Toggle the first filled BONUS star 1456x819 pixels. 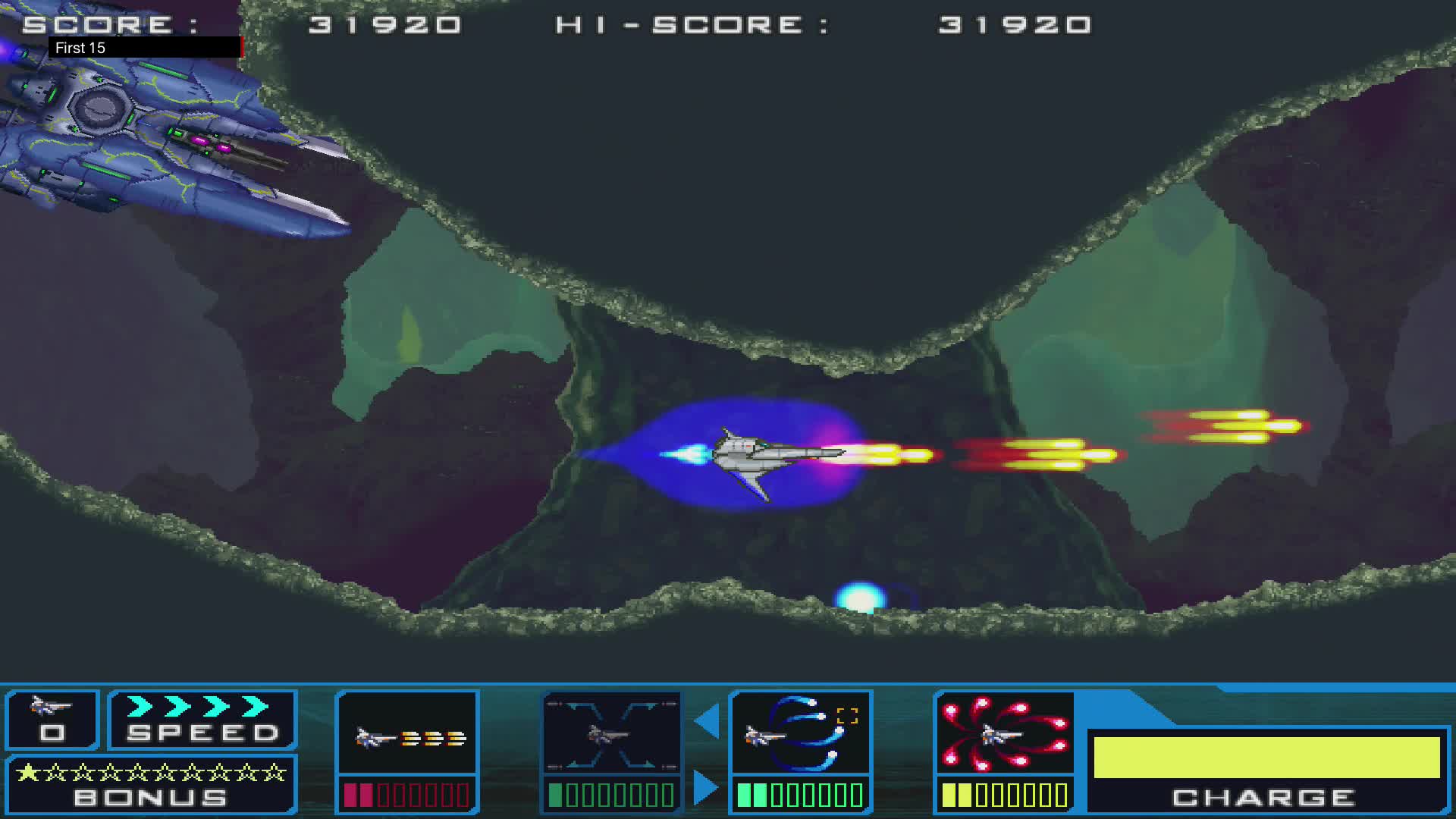pos(28,771)
